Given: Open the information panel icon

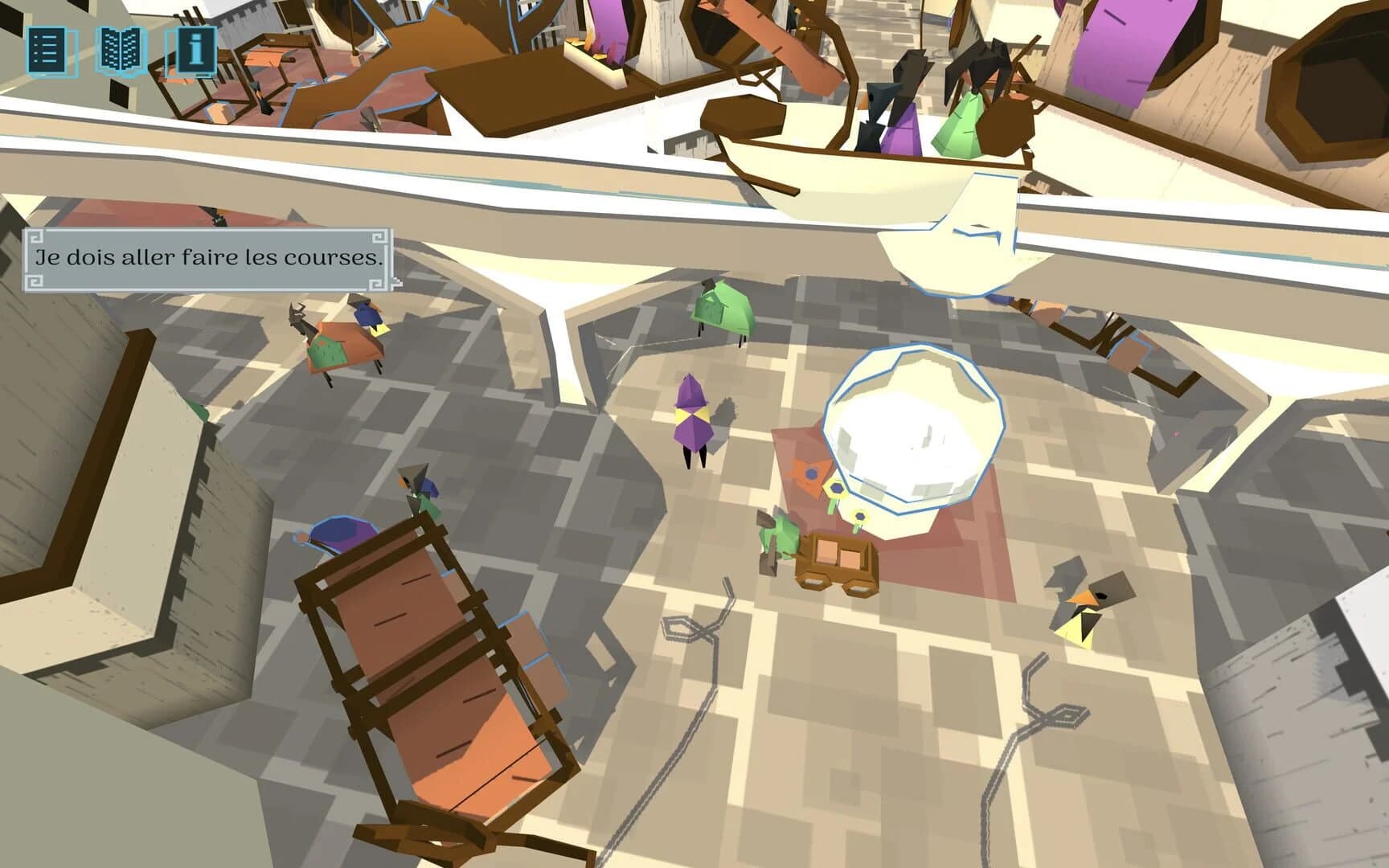Looking at the screenshot, I should click(191, 51).
